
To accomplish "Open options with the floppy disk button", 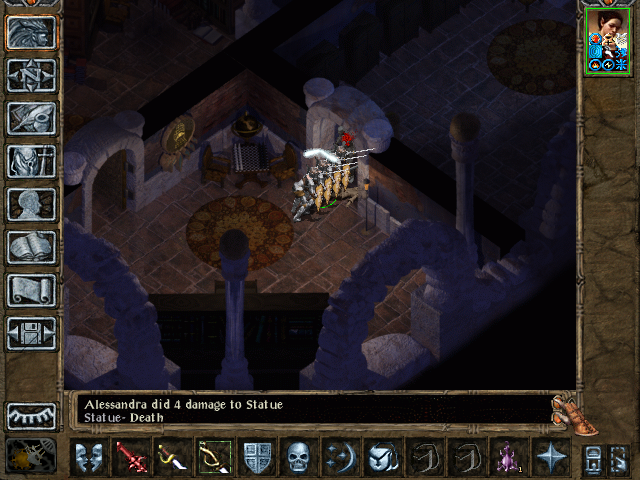I will tap(32, 333).
